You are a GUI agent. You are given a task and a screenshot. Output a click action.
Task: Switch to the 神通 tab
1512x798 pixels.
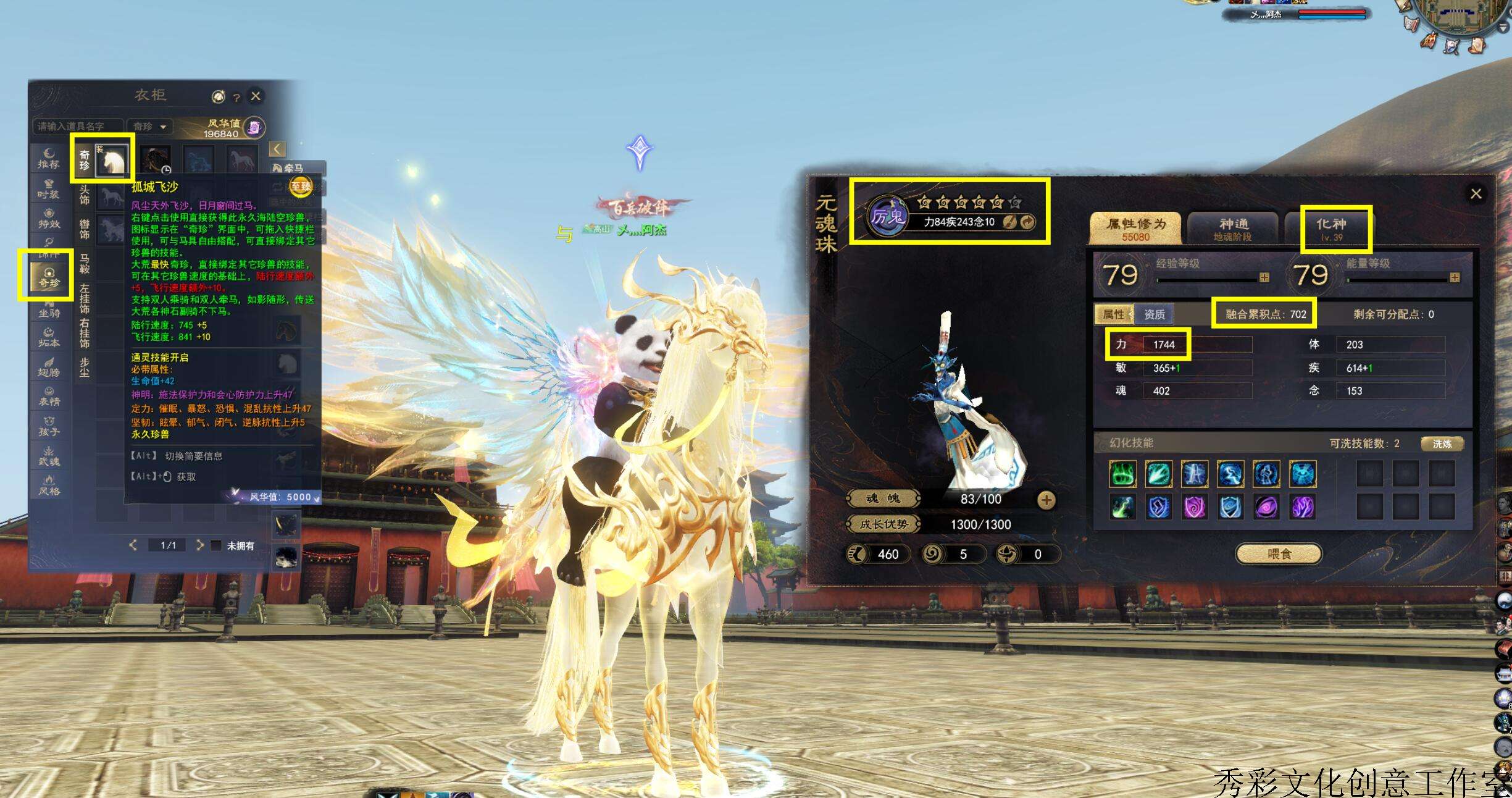(1233, 229)
